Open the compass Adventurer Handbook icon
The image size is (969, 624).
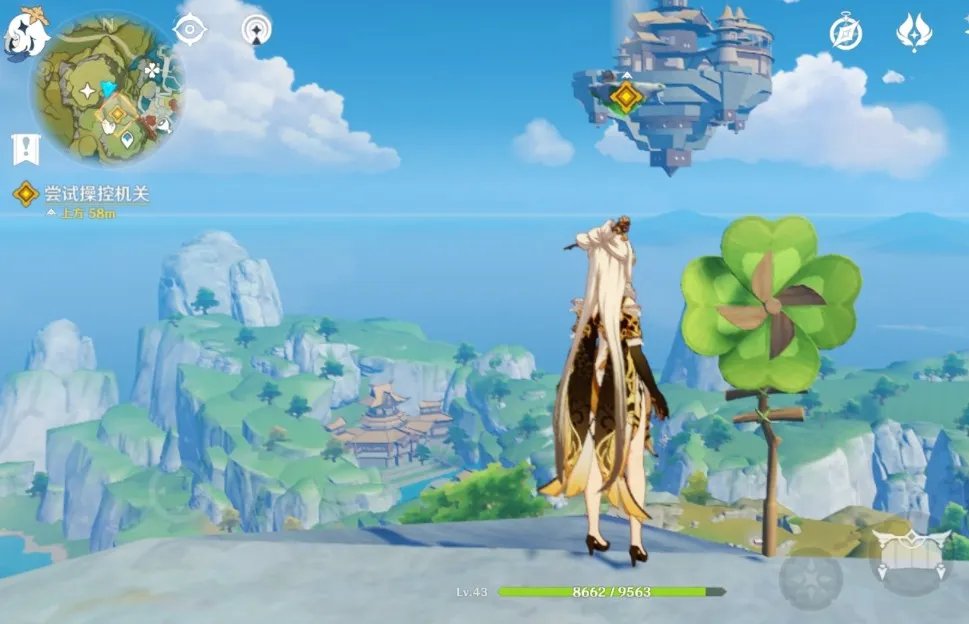[x=846, y=33]
